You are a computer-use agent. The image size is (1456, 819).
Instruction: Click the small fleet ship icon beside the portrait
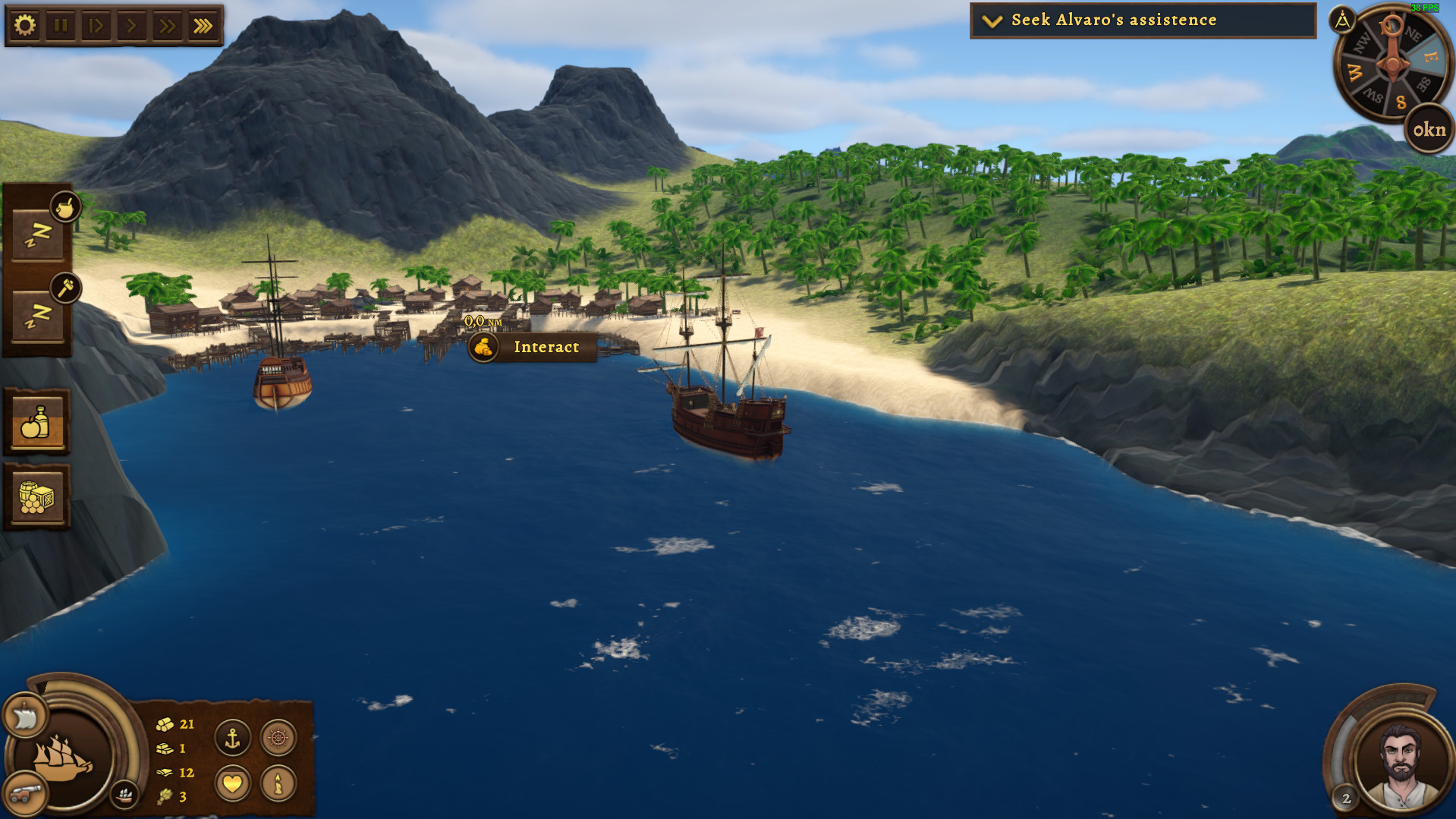tap(125, 798)
